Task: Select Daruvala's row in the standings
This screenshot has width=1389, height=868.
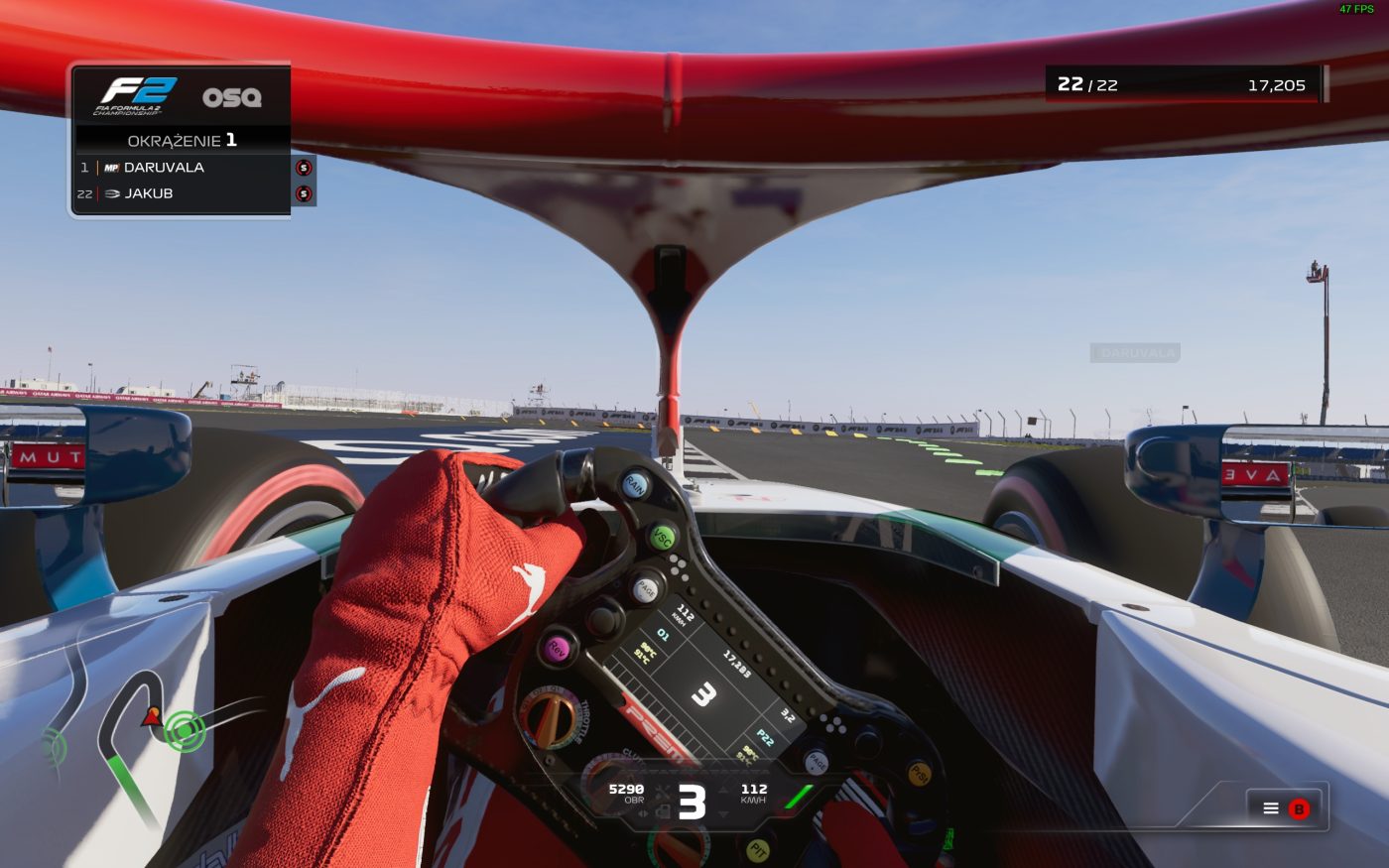Action: pyautogui.click(x=184, y=168)
